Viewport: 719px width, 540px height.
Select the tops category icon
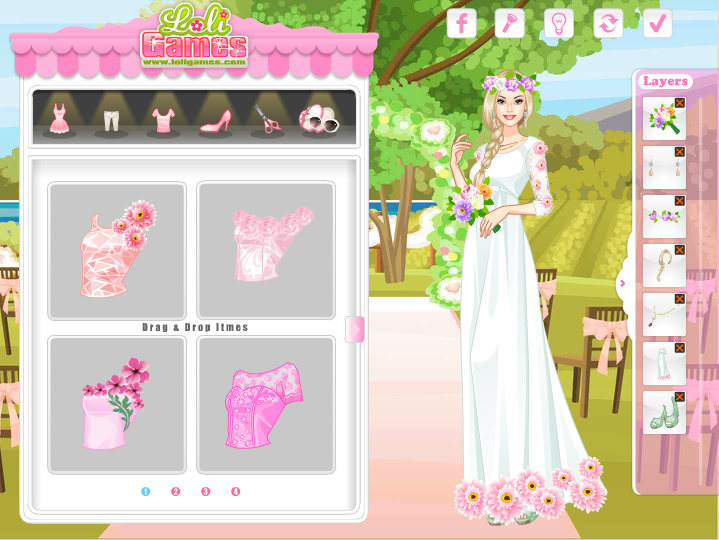click(x=163, y=119)
